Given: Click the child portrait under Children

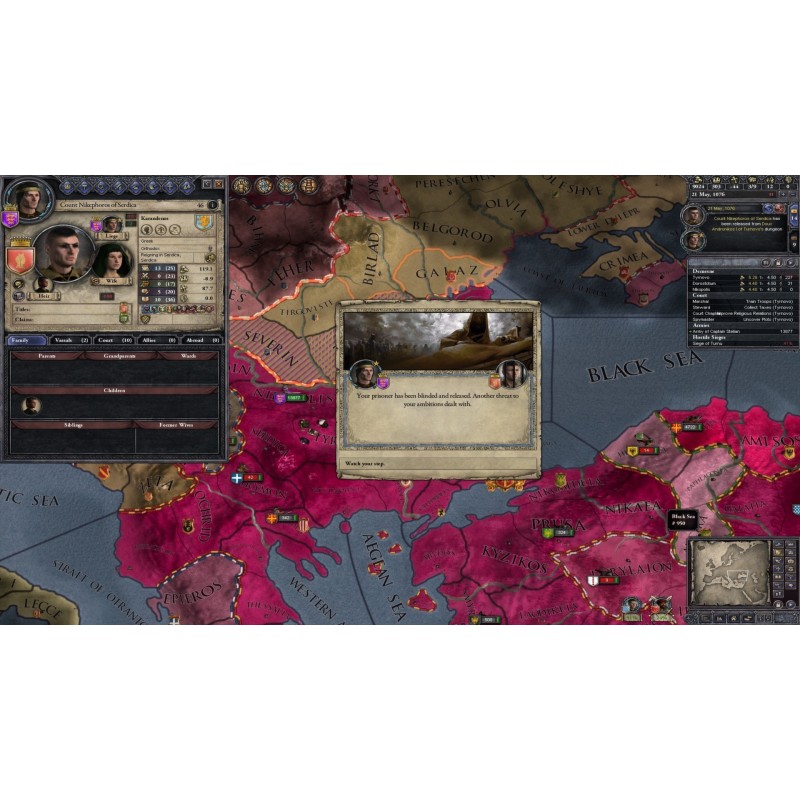Looking at the screenshot, I should pos(32,406).
